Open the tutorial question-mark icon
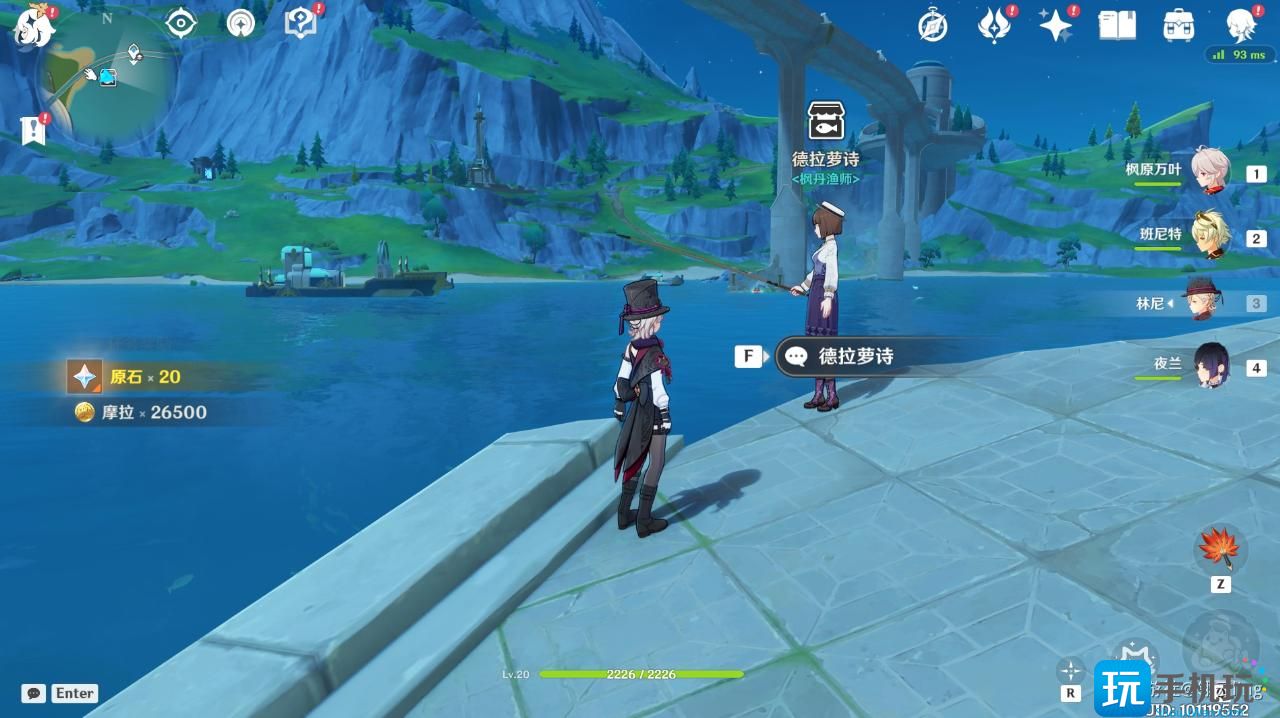Image resolution: width=1280 pixels, height=718 pixels. (299, 23)
